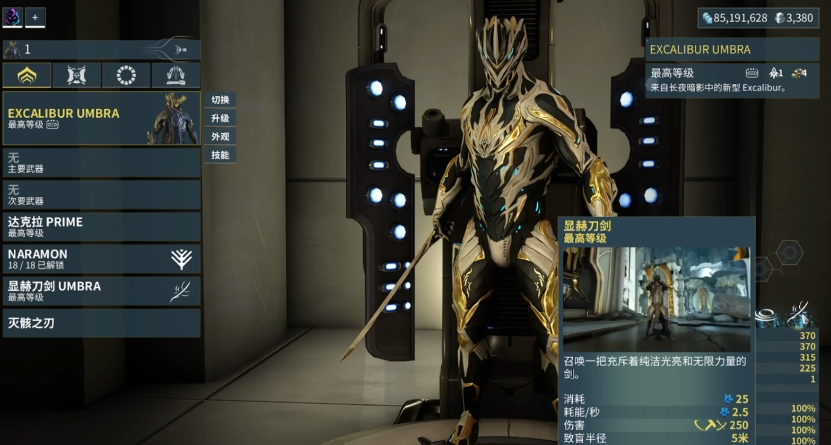Viewport: 831px width, 445px height.
Task: Open the loadout 1 selector bar
Action: (x=101, y=49)
